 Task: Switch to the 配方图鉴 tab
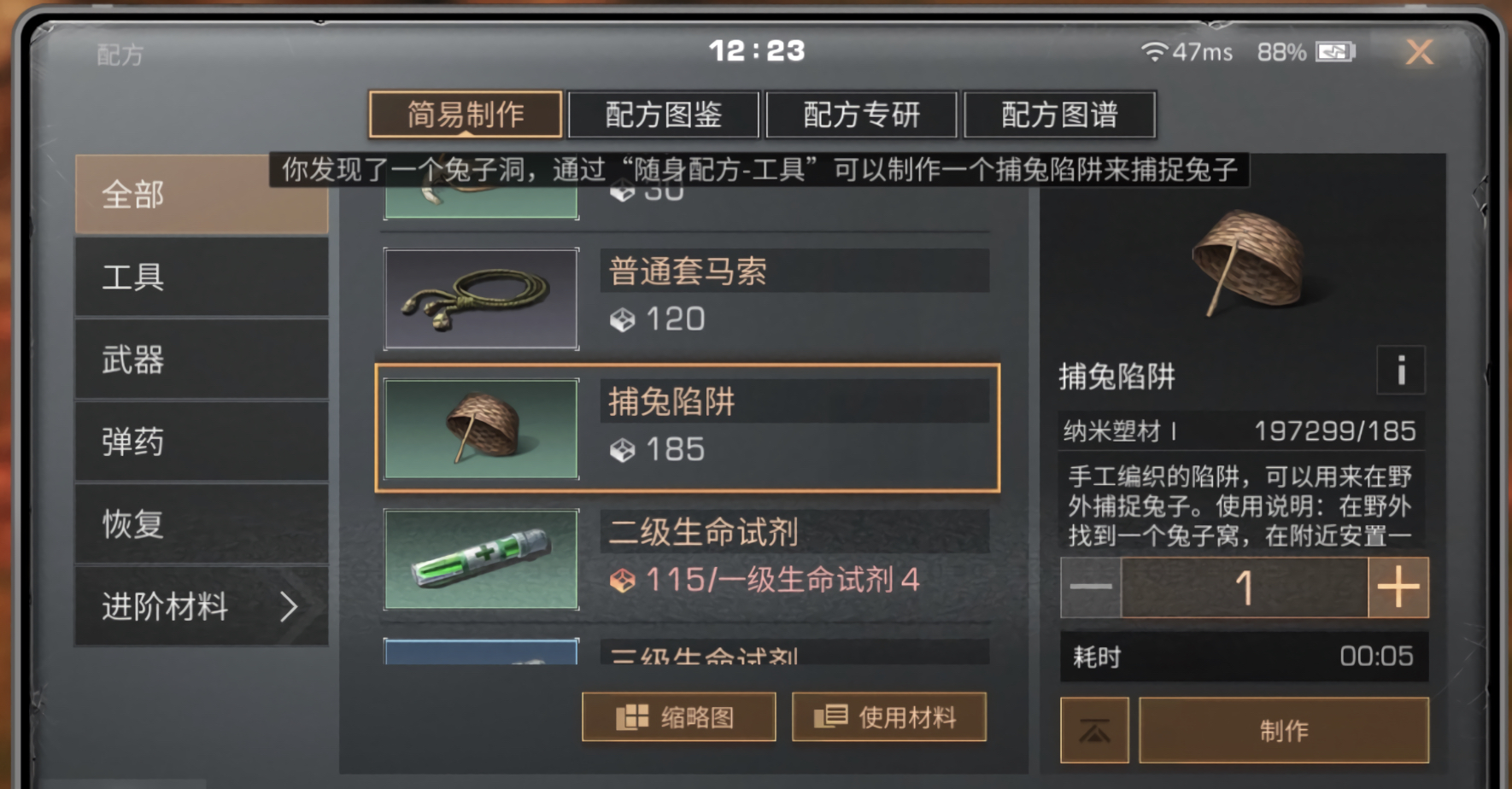[x=664, y=114]
